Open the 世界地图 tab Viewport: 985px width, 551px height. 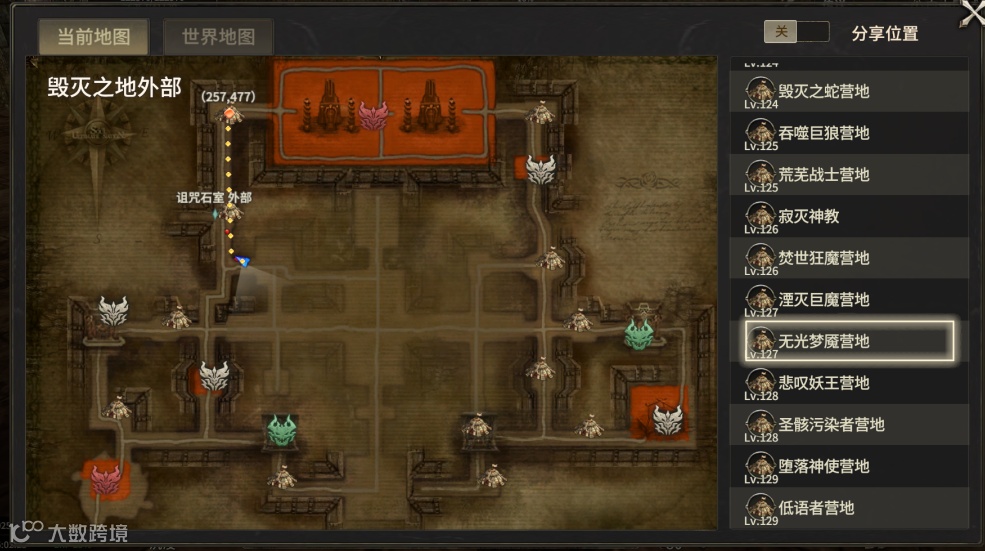218,37
